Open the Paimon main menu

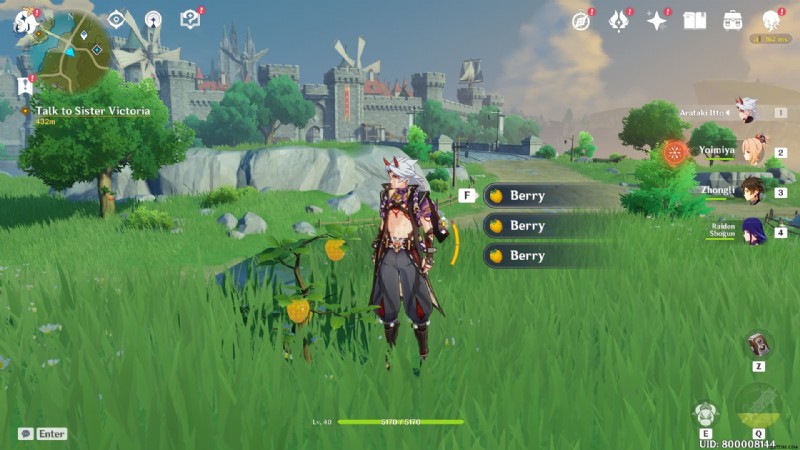click(23, 21)
